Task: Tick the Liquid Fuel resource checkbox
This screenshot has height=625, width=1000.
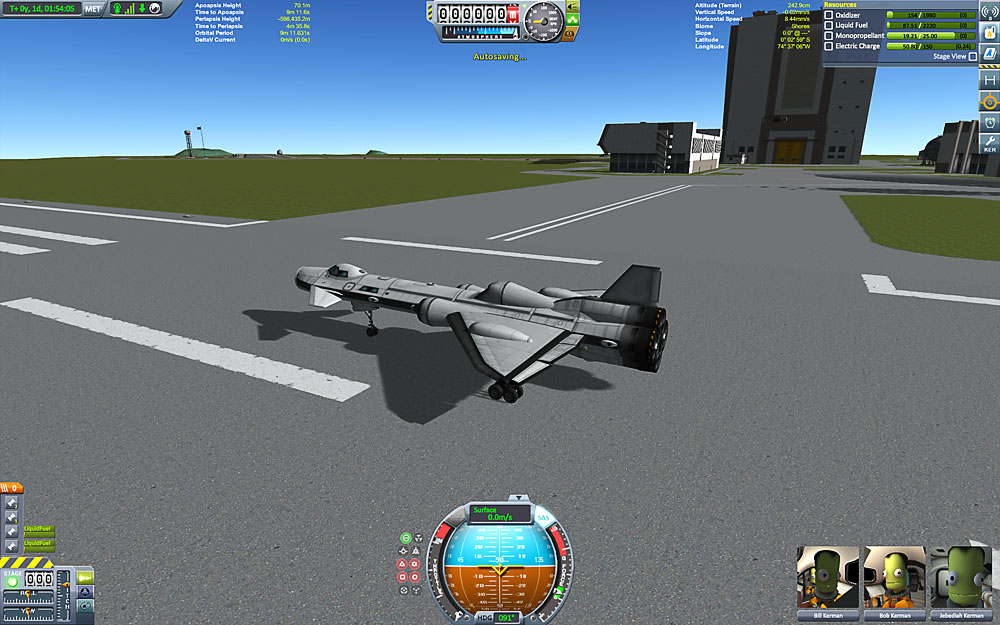Action: tap(828, 25)
